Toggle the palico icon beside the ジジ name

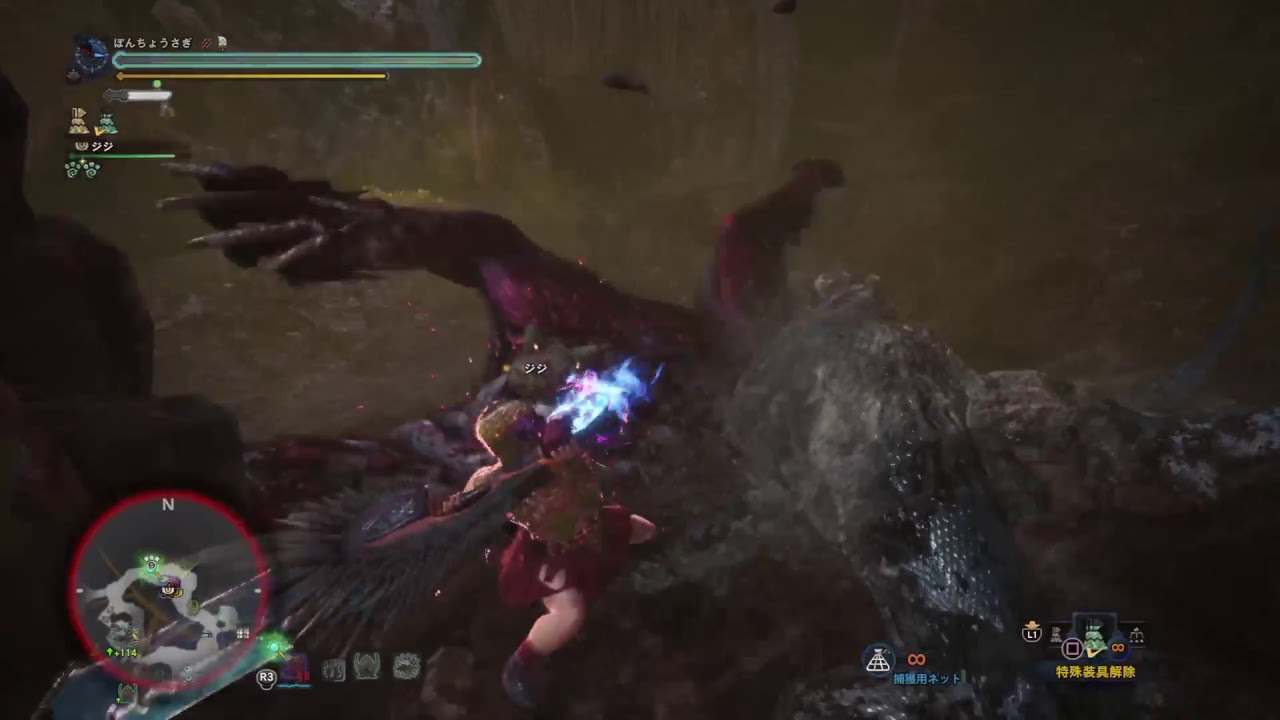80,146
